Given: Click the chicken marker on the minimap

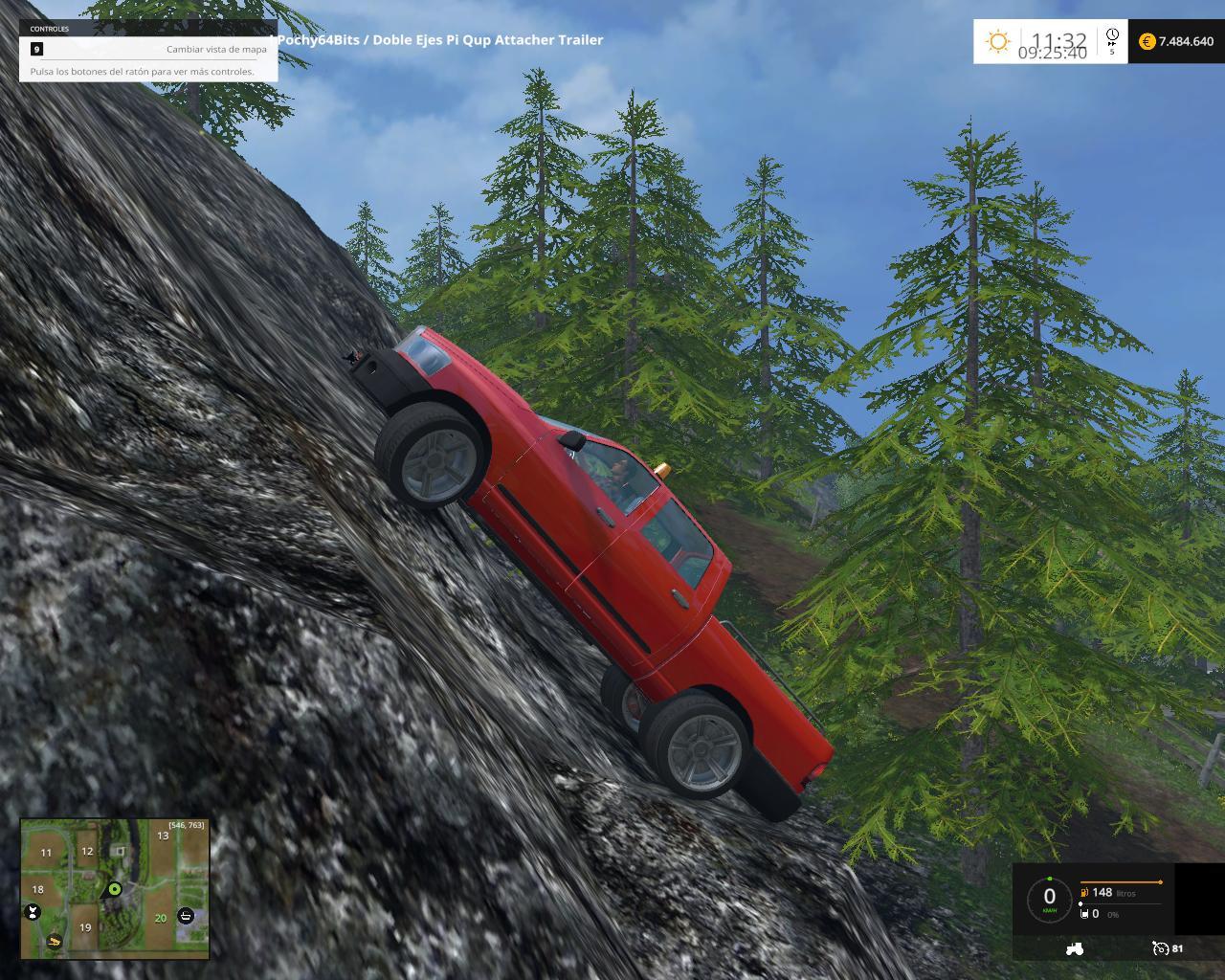Looking at the screenshot, I should [x=34, y=912].
